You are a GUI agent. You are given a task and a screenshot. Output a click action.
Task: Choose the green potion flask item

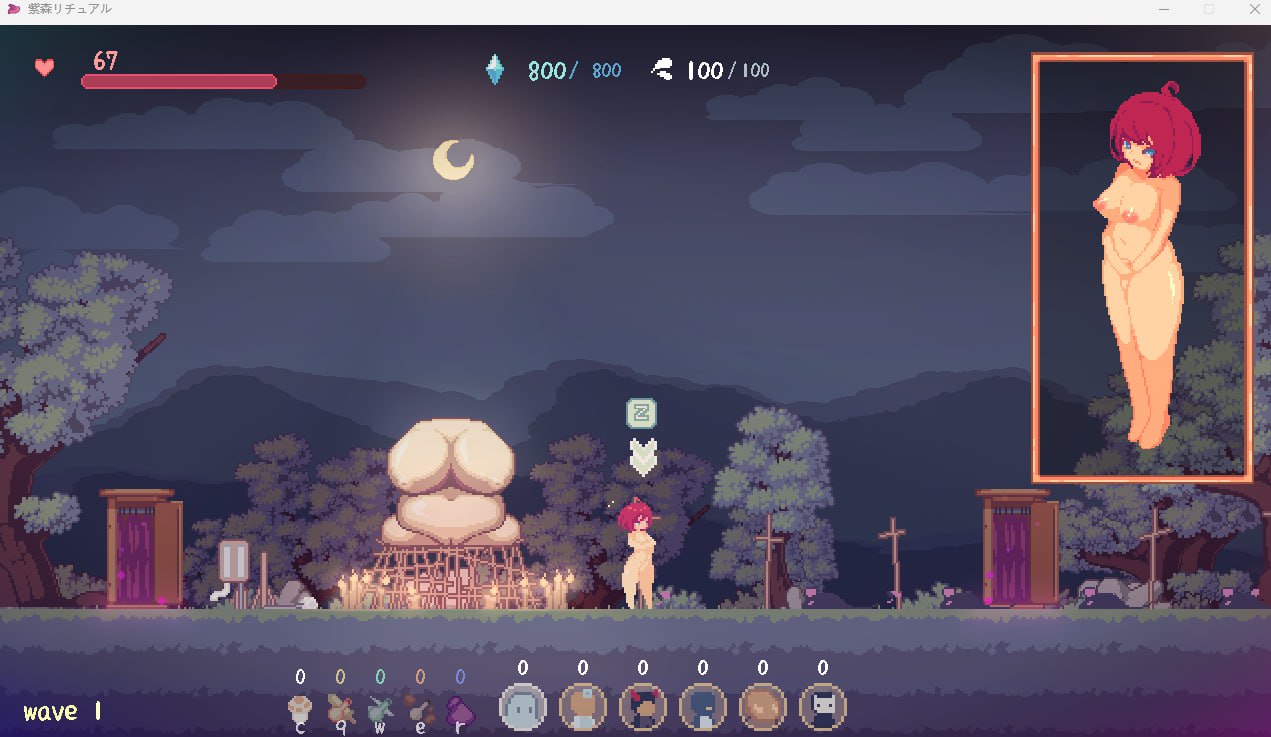coord(380,709)
